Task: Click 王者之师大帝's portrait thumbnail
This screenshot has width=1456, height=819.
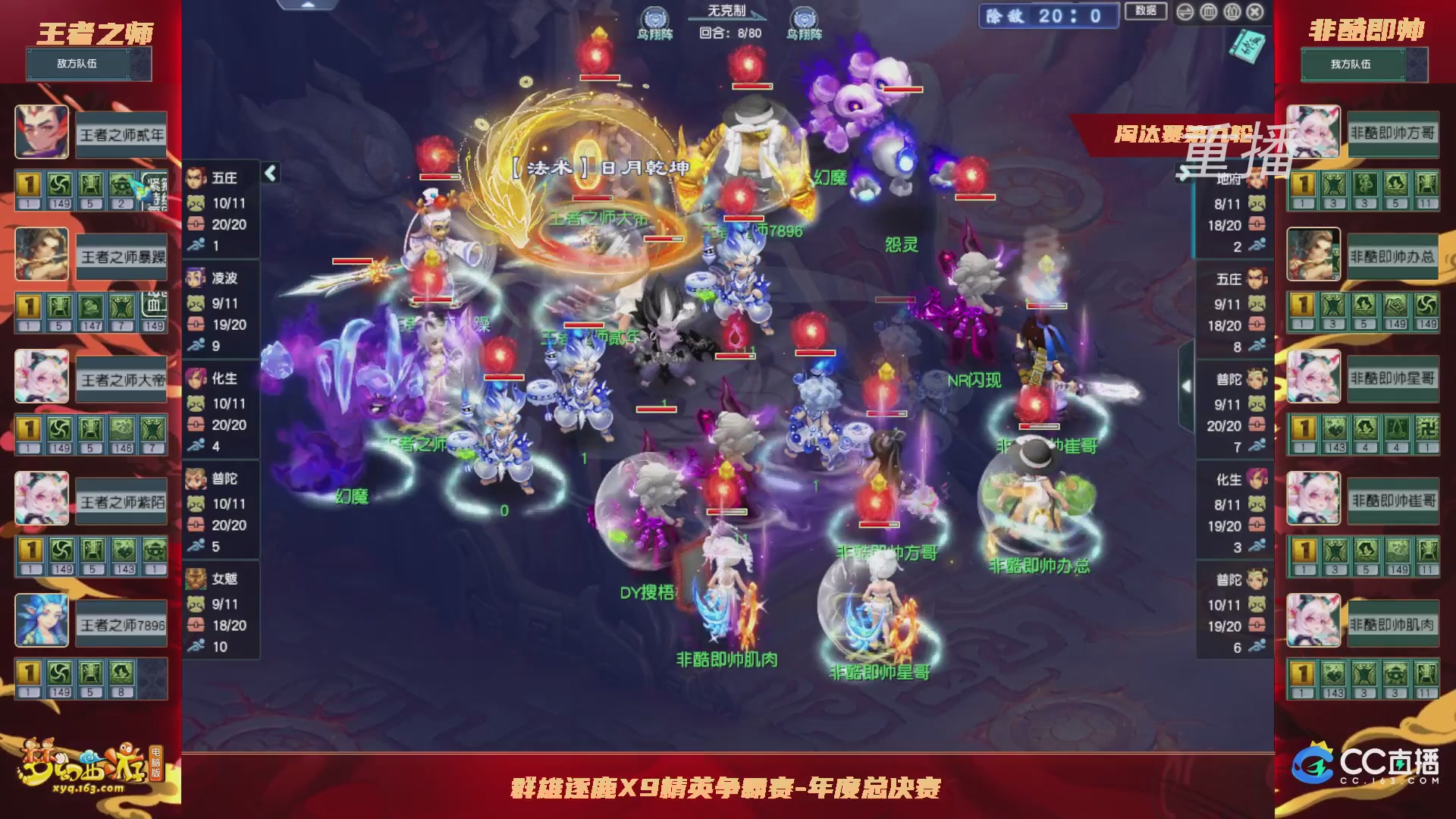Action: 42,377
